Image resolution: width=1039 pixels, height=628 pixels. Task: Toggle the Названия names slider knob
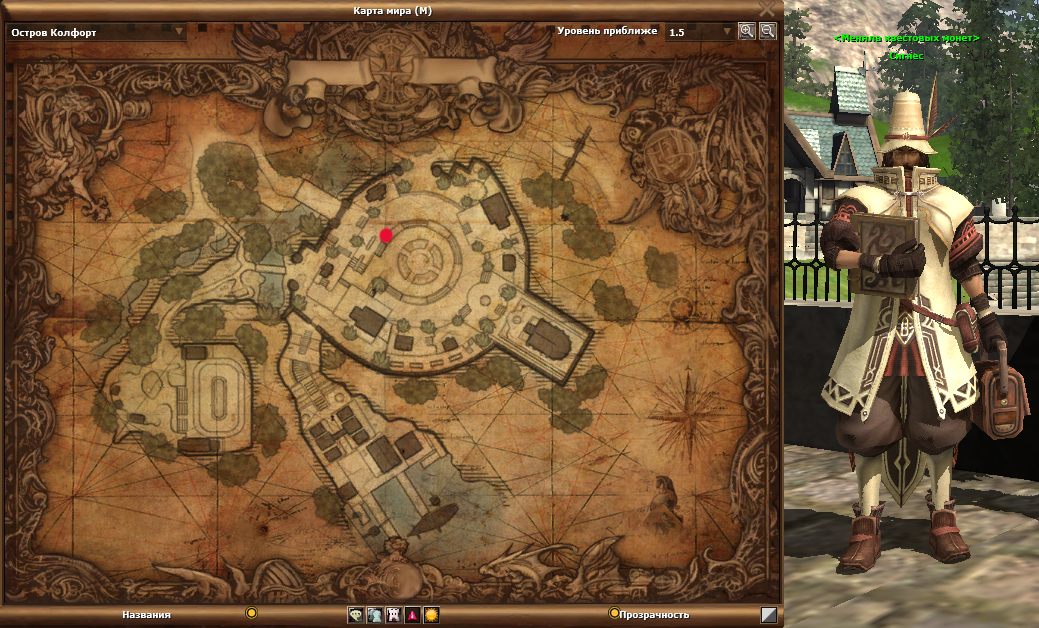252,612
